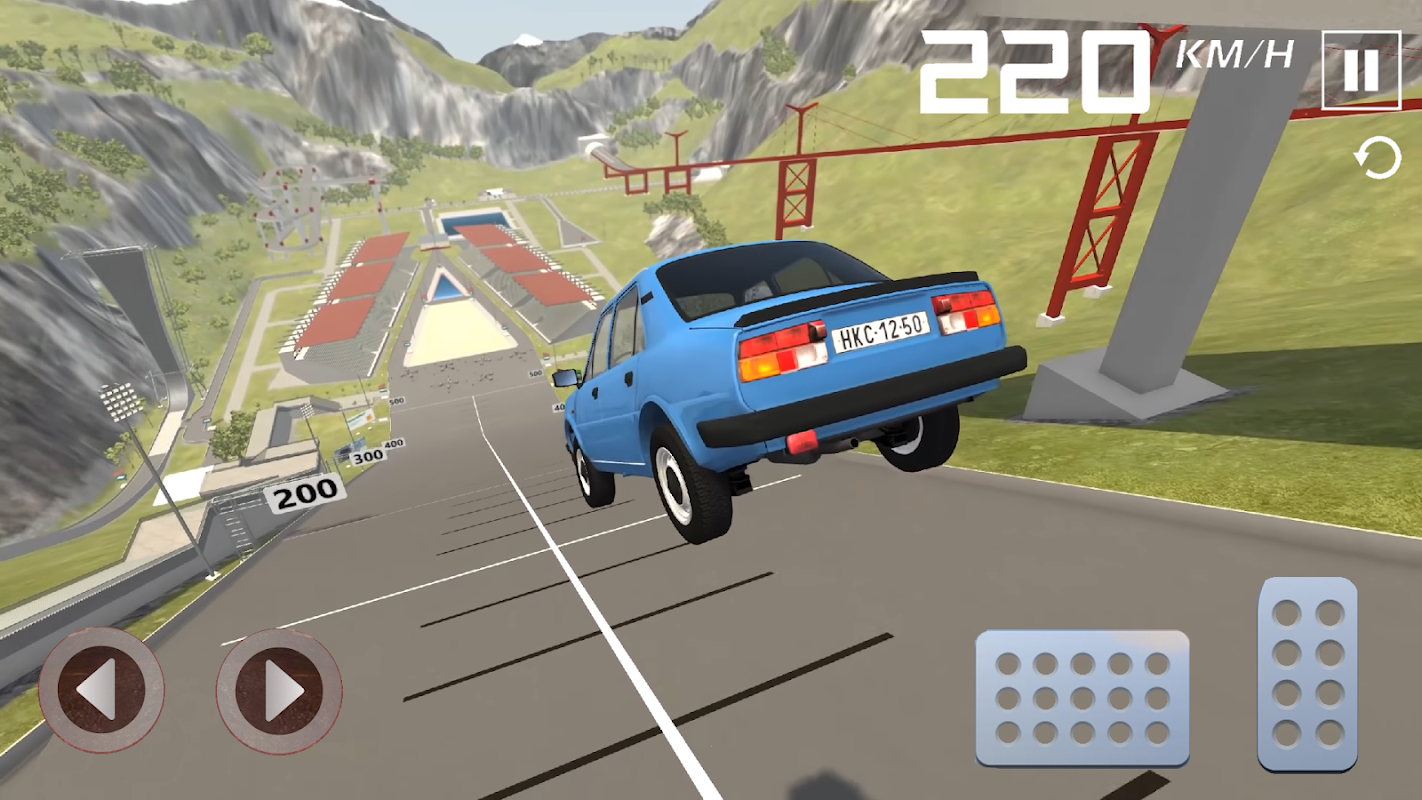Tap the circular restart arrow icon
The width and height of the screenshot is (1422, 800).
1377,160
